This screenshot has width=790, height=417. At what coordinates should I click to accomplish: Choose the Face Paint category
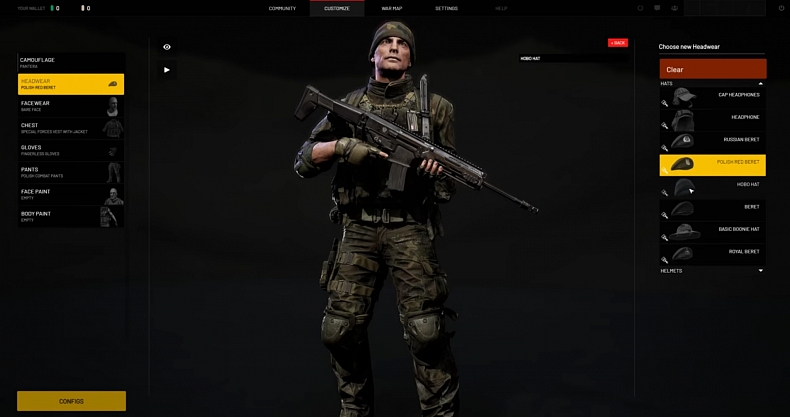(x=71, y=194)
